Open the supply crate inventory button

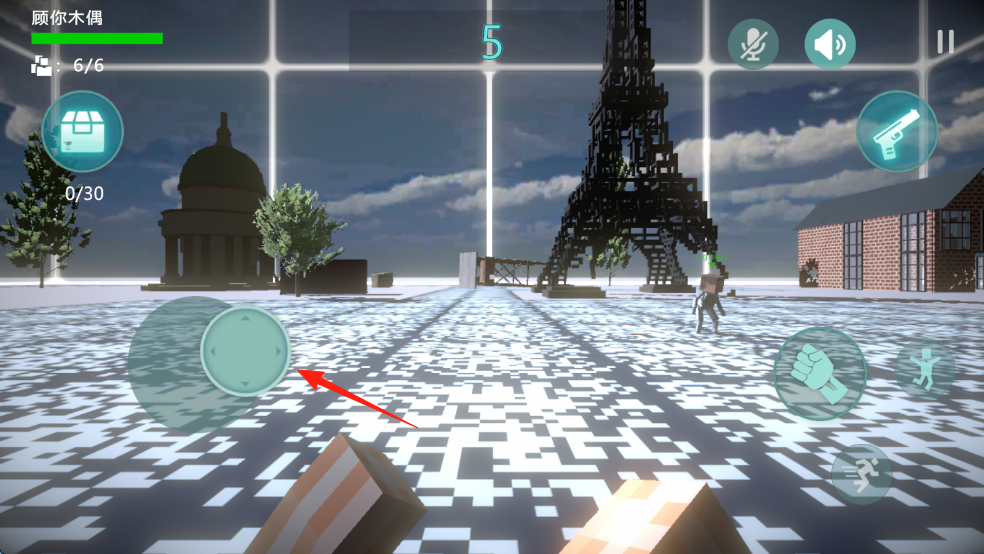[x=82, y=132]
